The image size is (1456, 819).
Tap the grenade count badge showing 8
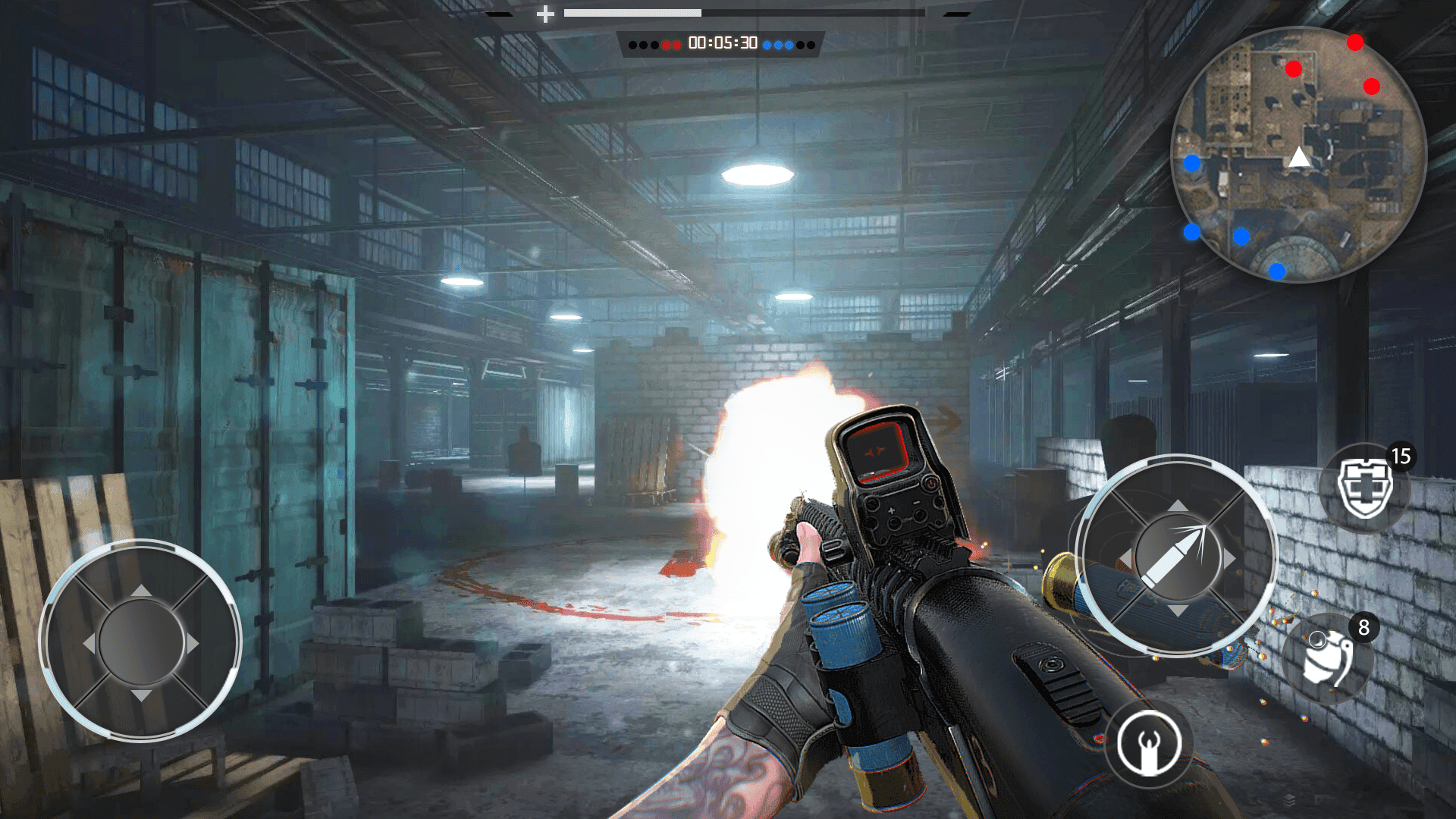[x=1363, y=626]
